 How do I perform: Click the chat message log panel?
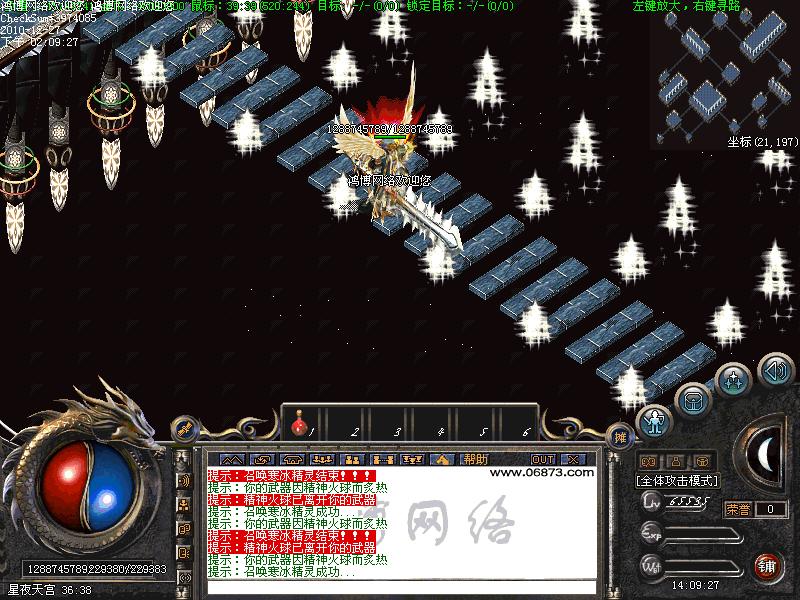point(400,523)
